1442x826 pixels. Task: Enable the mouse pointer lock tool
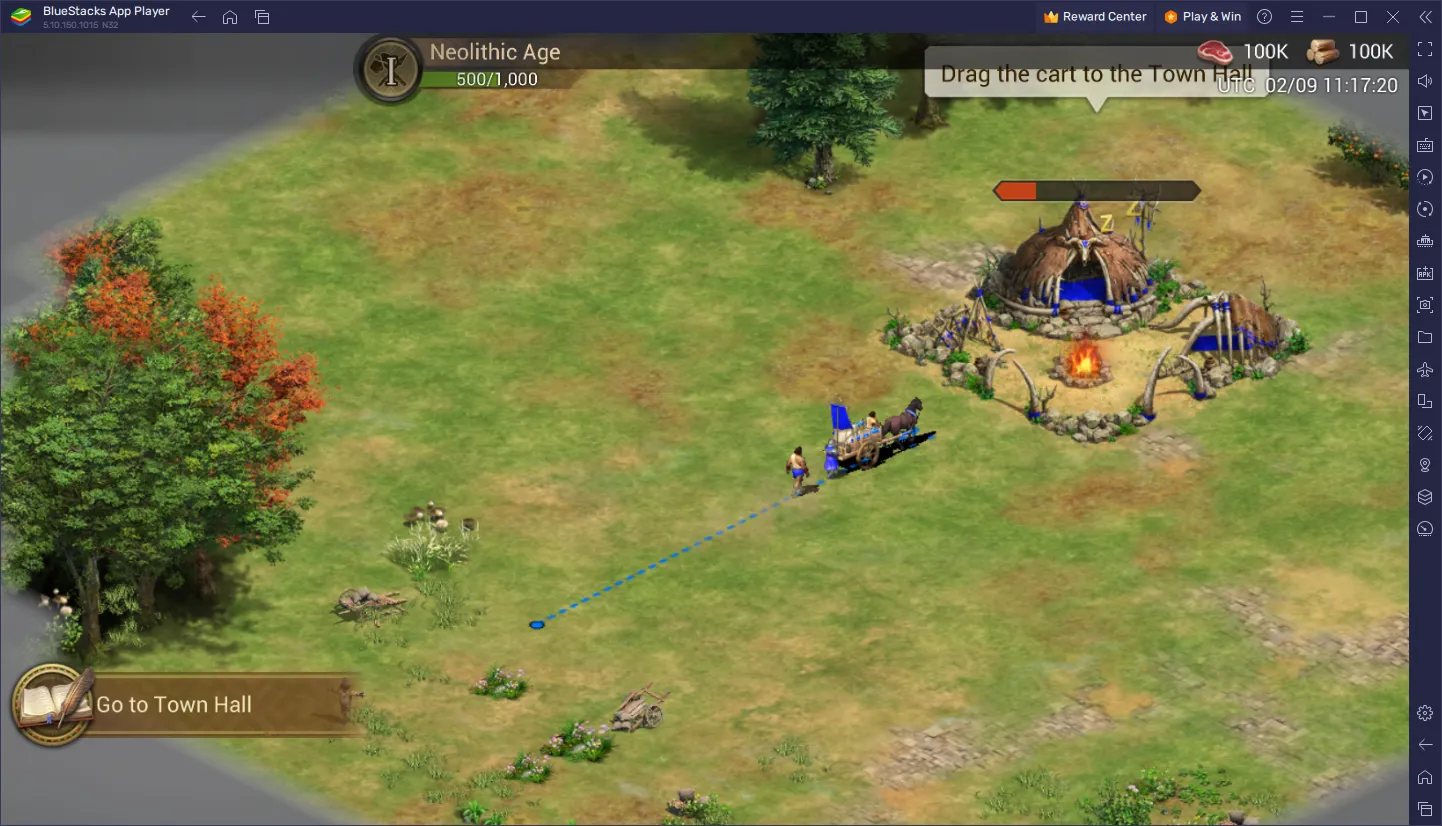click(x=1425, y=113)
